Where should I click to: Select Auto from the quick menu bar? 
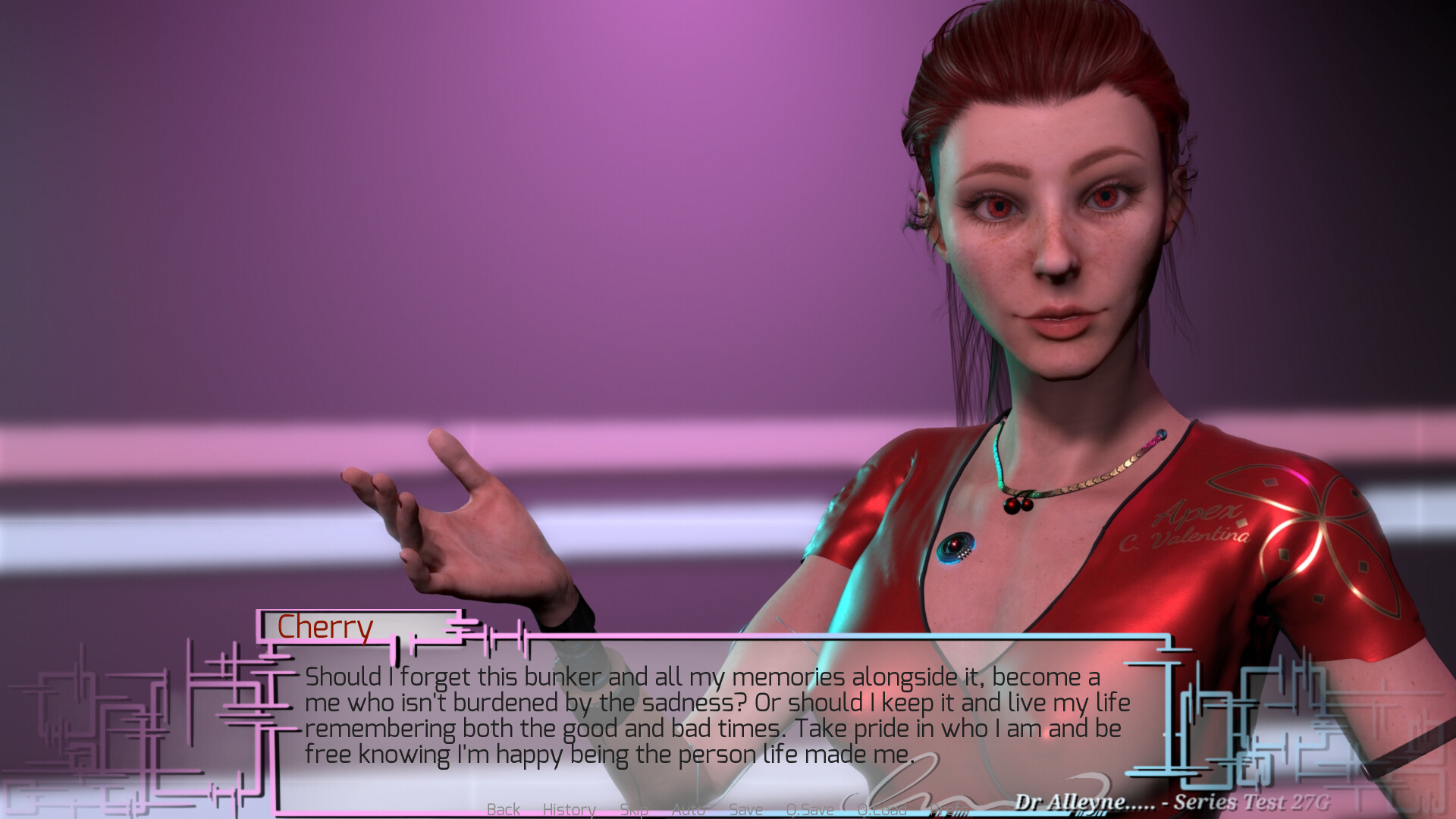(688, 810)
